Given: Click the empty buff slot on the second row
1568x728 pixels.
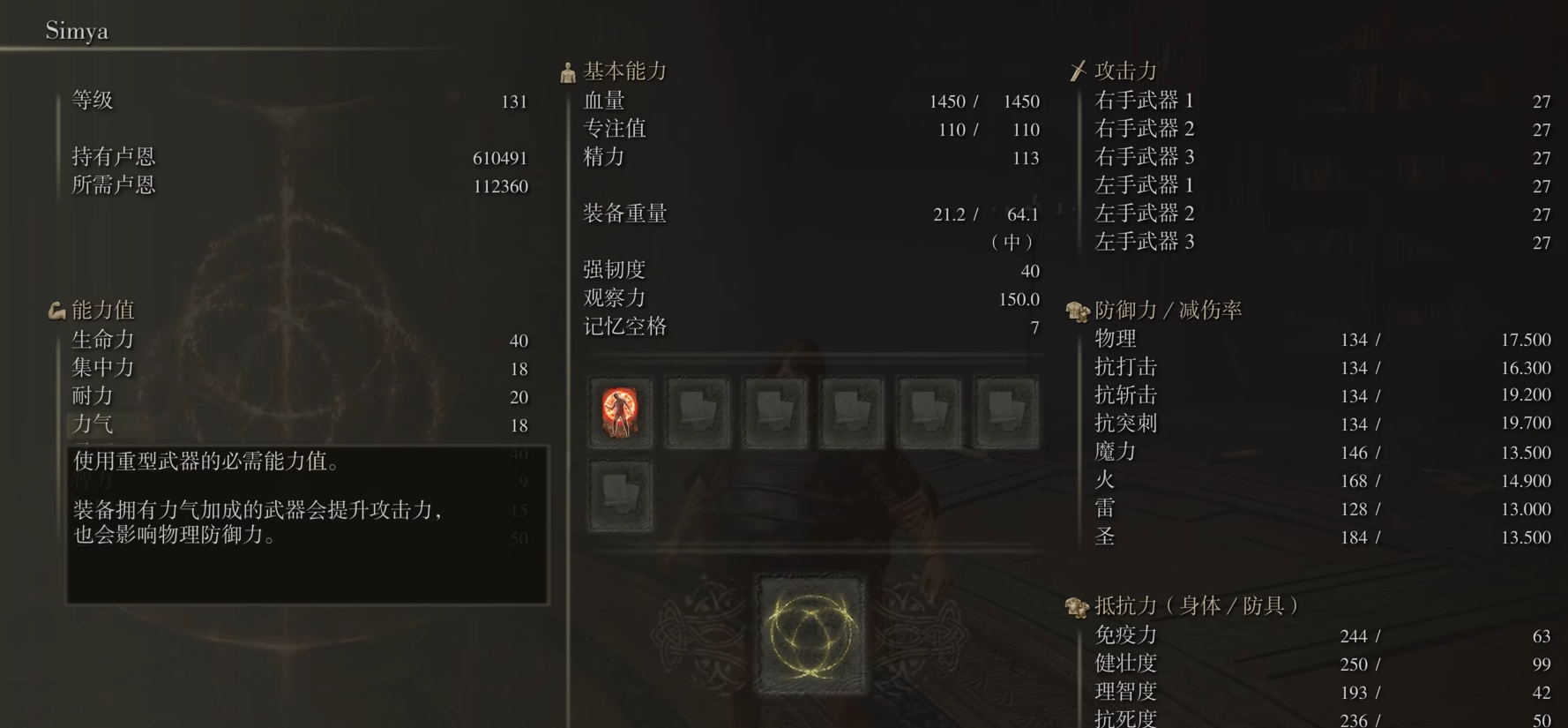Looking at the screenshot, I should (x=620, y=494).
